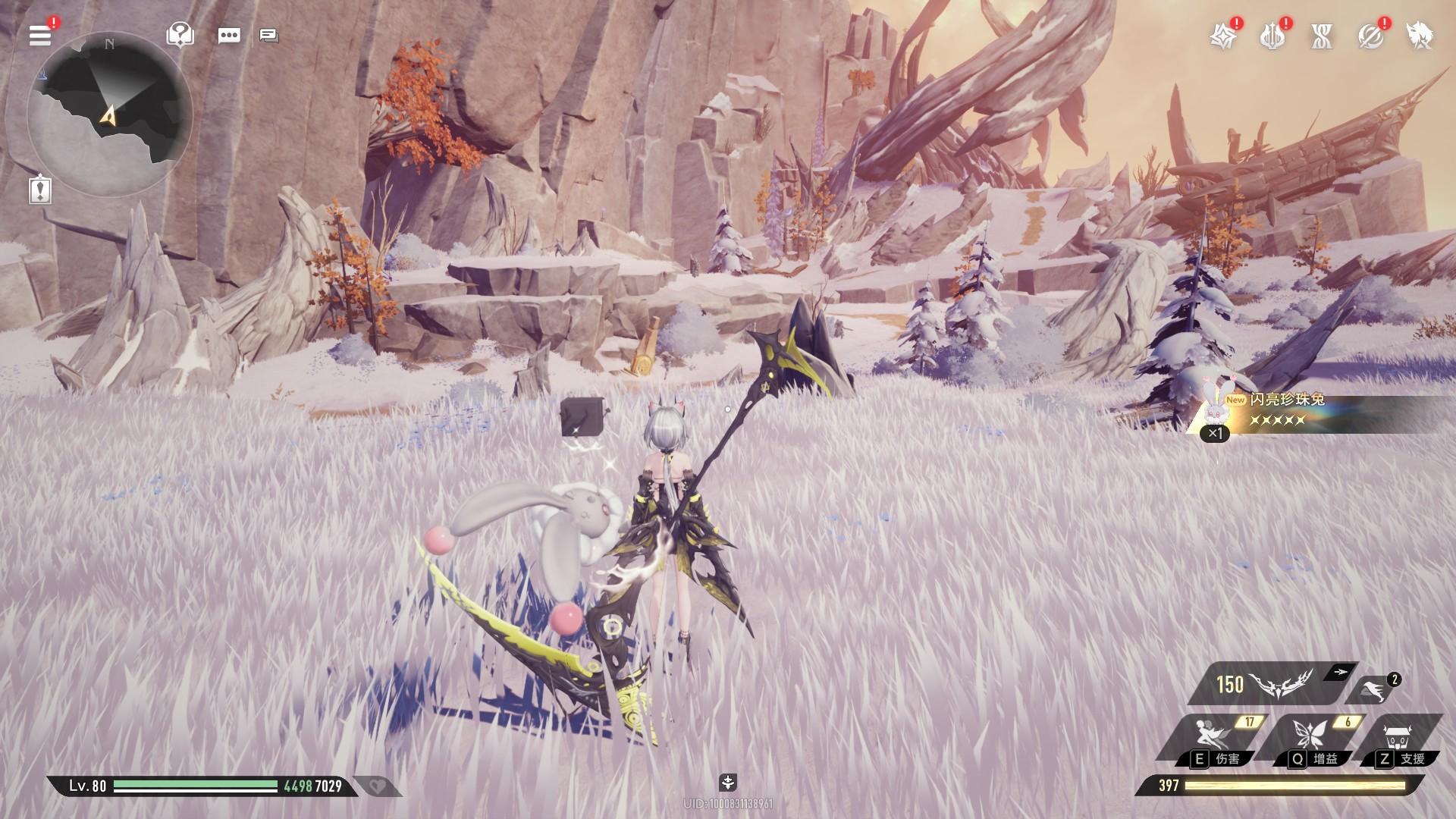
Task: Activate the 伤害 damage skill
Action: point(1210,738)
